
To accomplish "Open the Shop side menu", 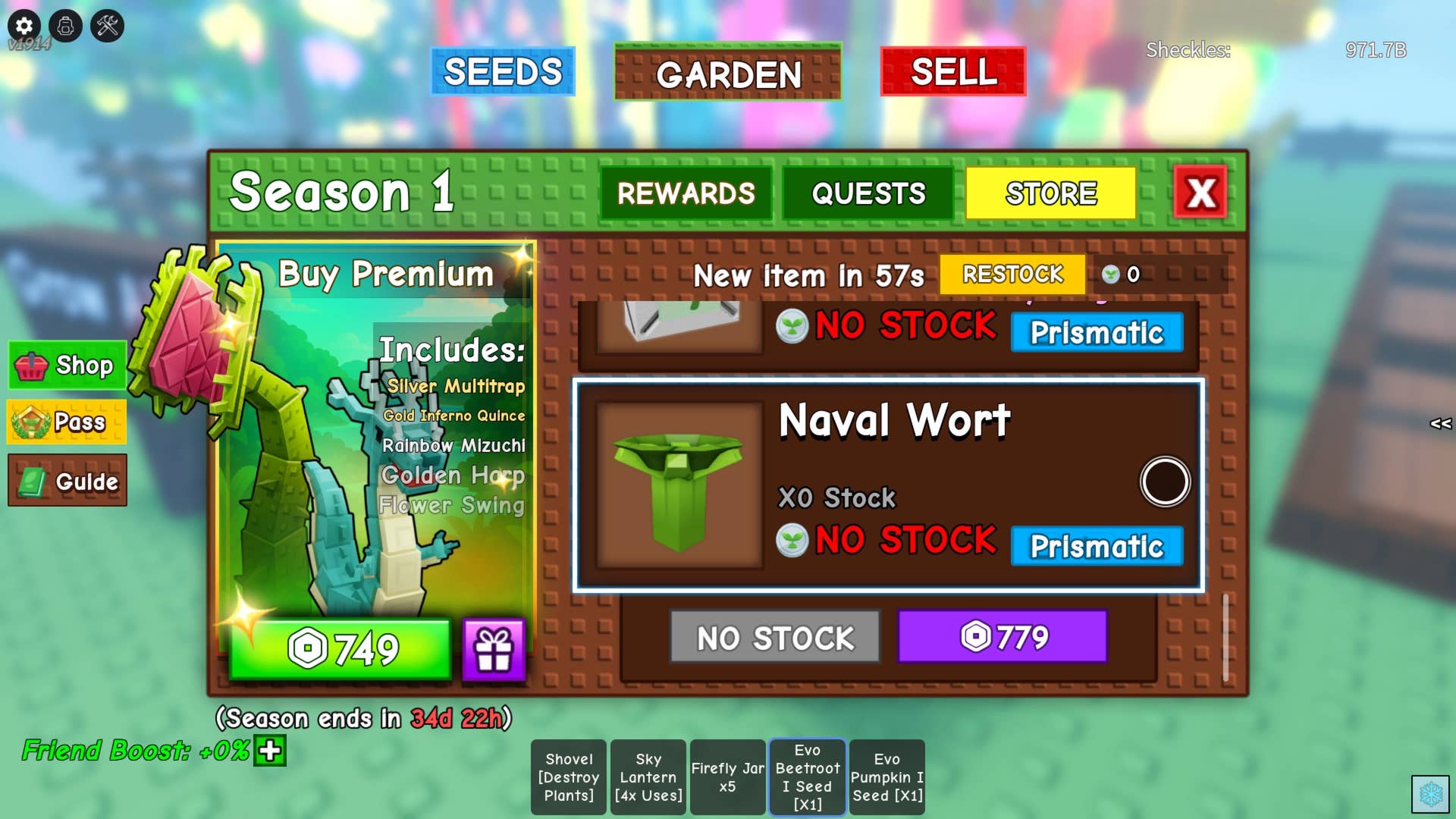I will (67, 366).
